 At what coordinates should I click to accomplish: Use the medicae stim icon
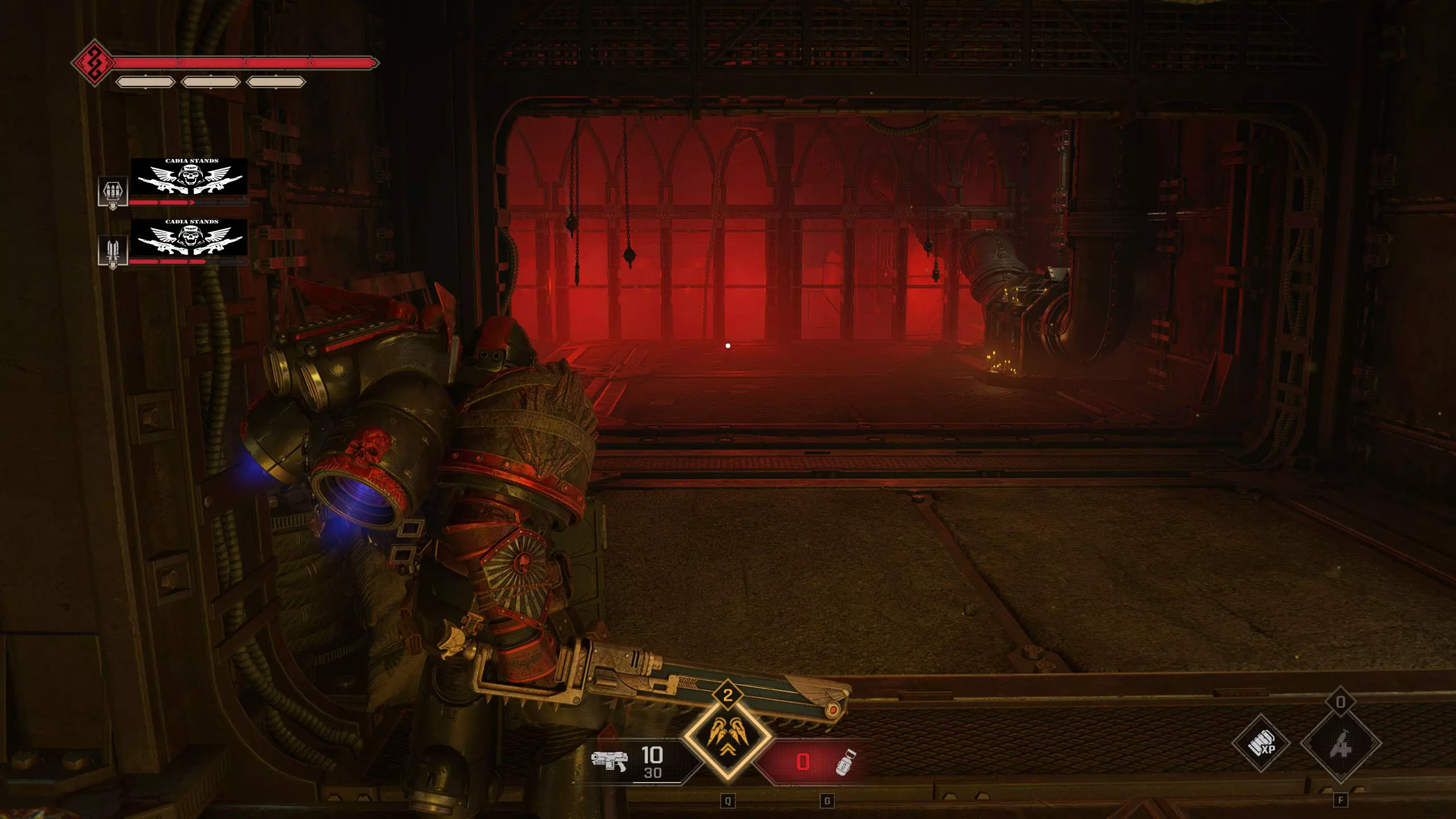1341,743
